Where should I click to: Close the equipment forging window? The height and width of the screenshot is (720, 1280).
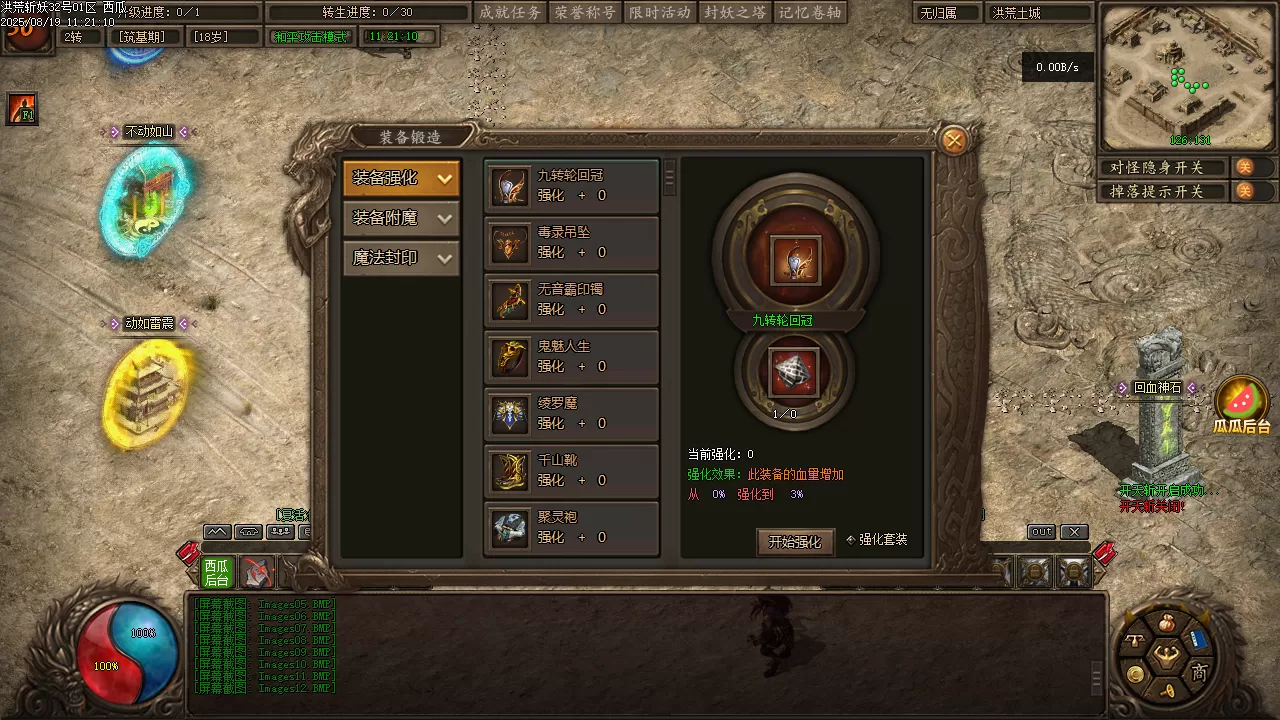click(x=954, y=141)
